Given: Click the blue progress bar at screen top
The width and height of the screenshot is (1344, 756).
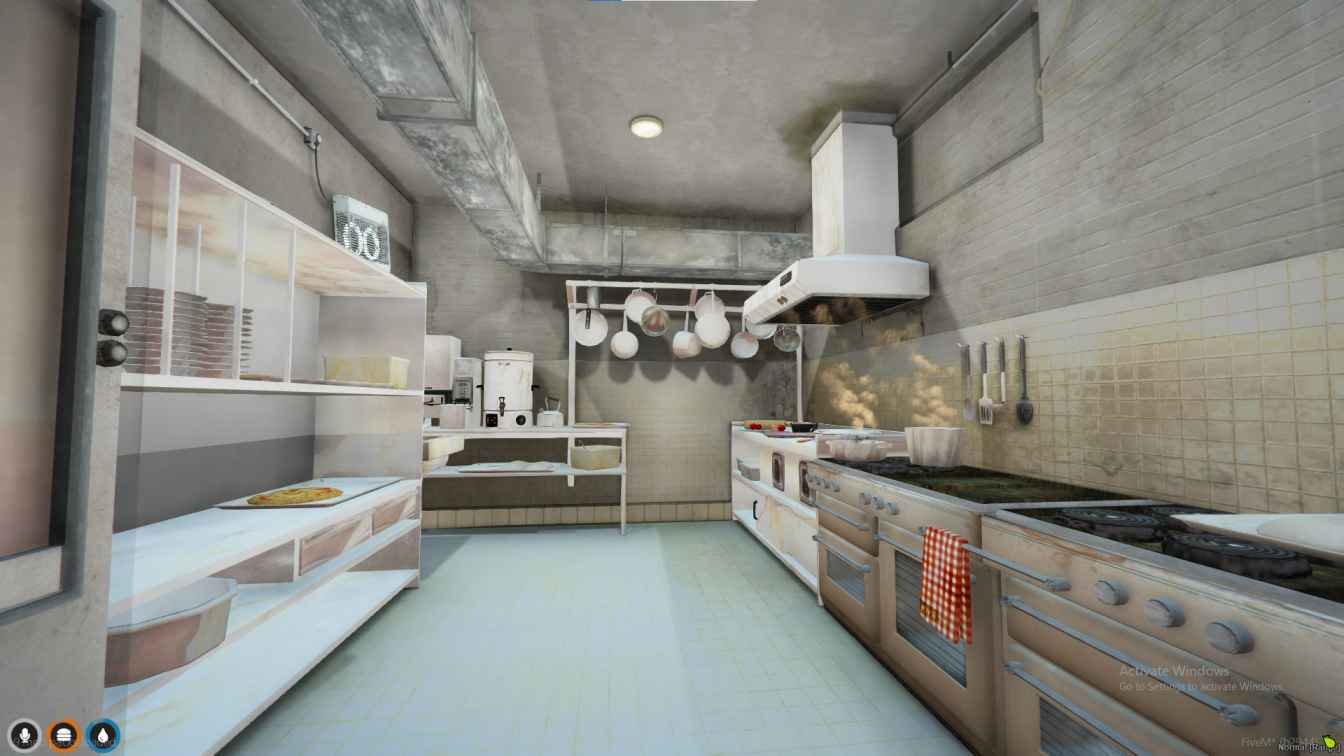Looking at the screenshot, I should click(x=608, y=2).
